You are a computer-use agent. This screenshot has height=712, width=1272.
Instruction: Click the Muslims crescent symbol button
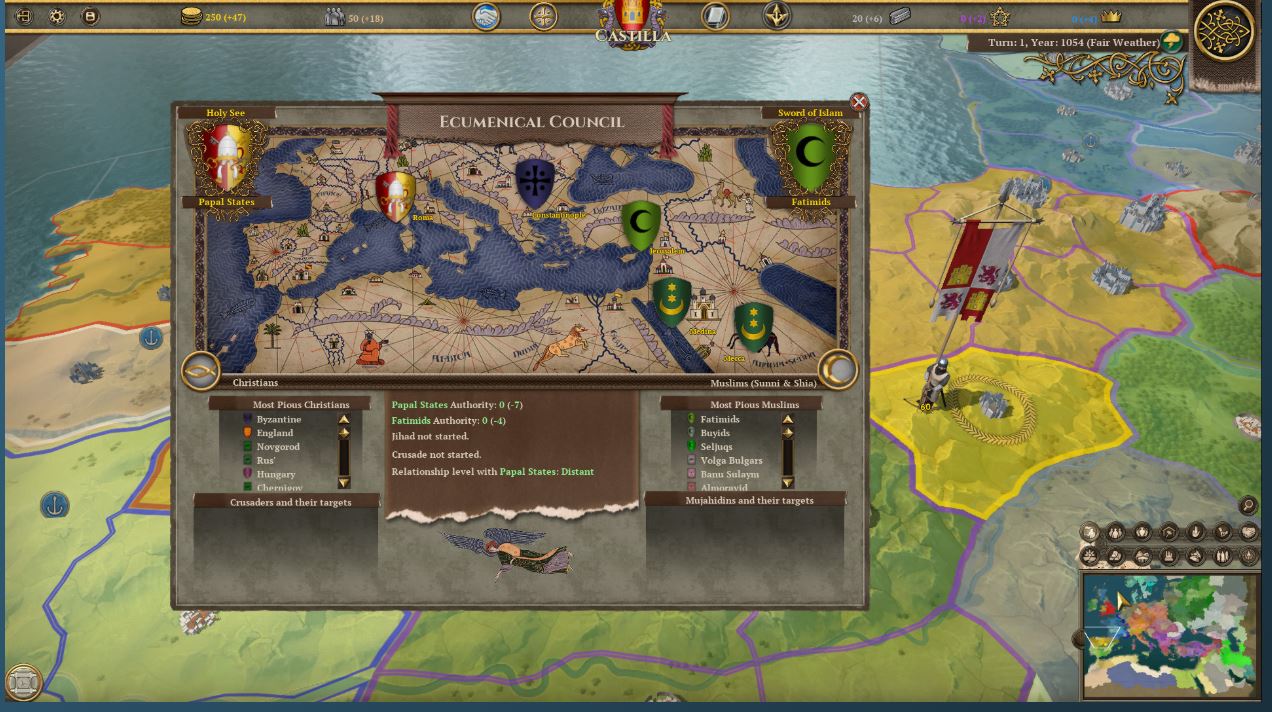coord(838,370)
